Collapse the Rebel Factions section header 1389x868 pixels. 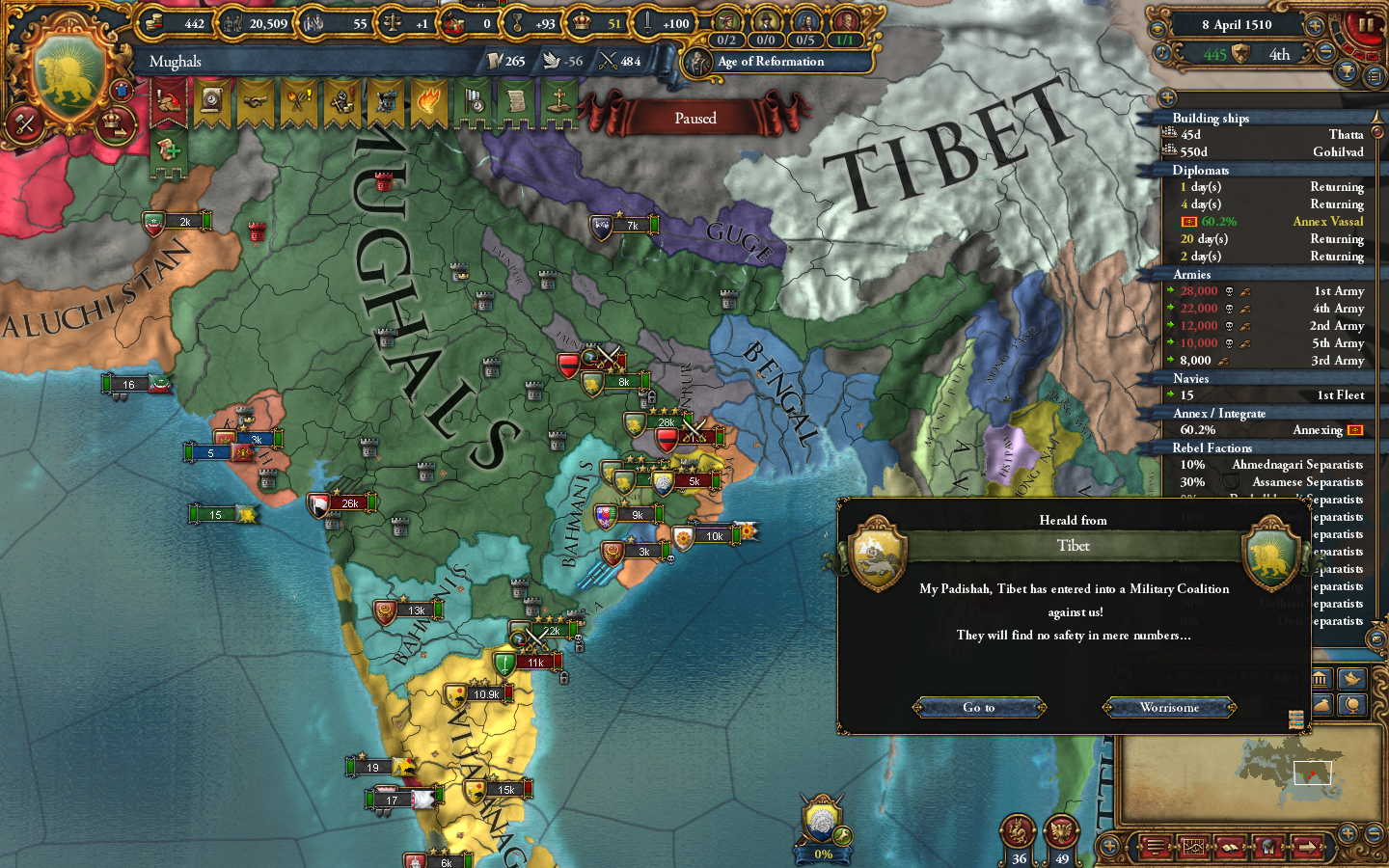point(1254,448)
